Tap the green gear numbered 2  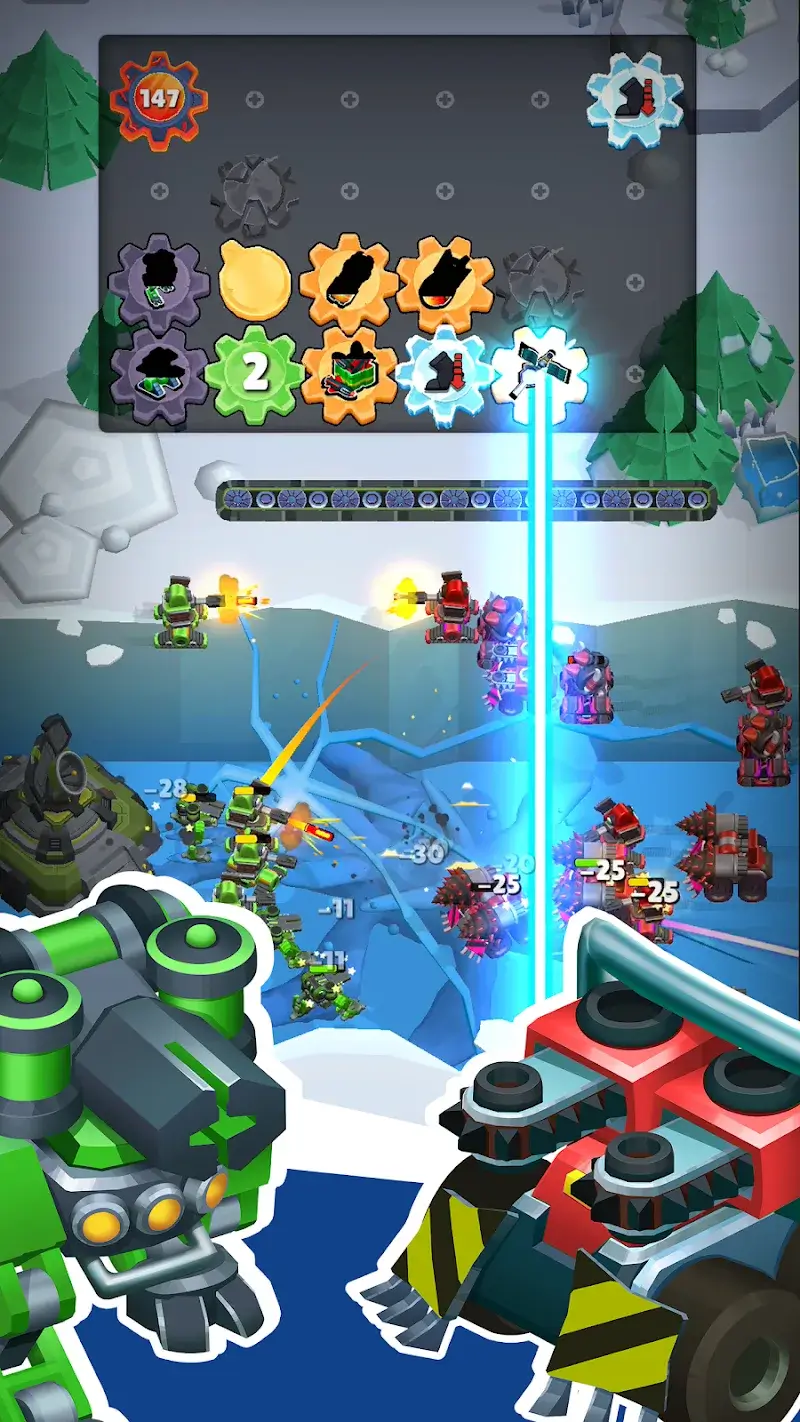click(255, 374)
